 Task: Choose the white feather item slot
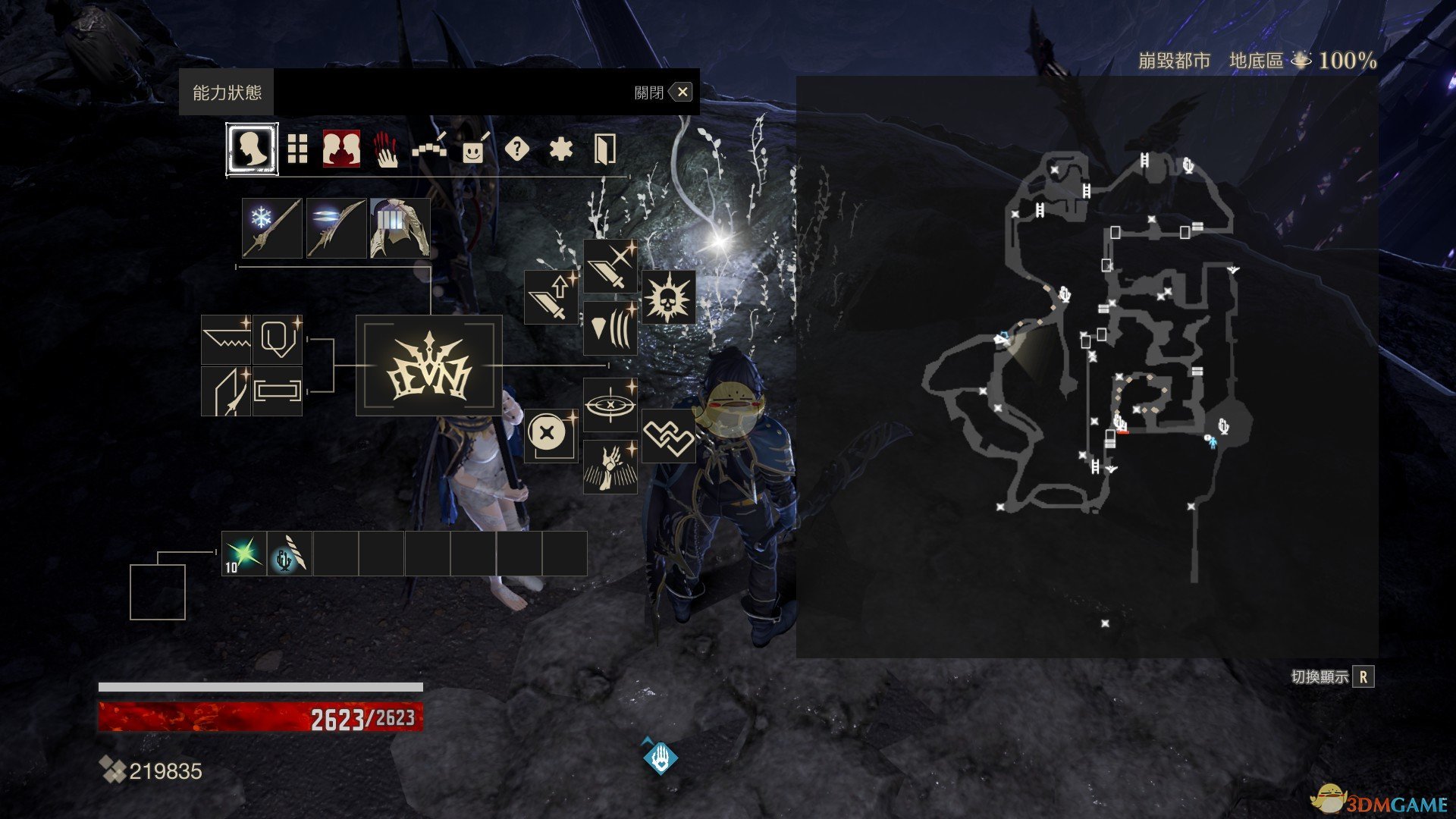coord(290,554)
